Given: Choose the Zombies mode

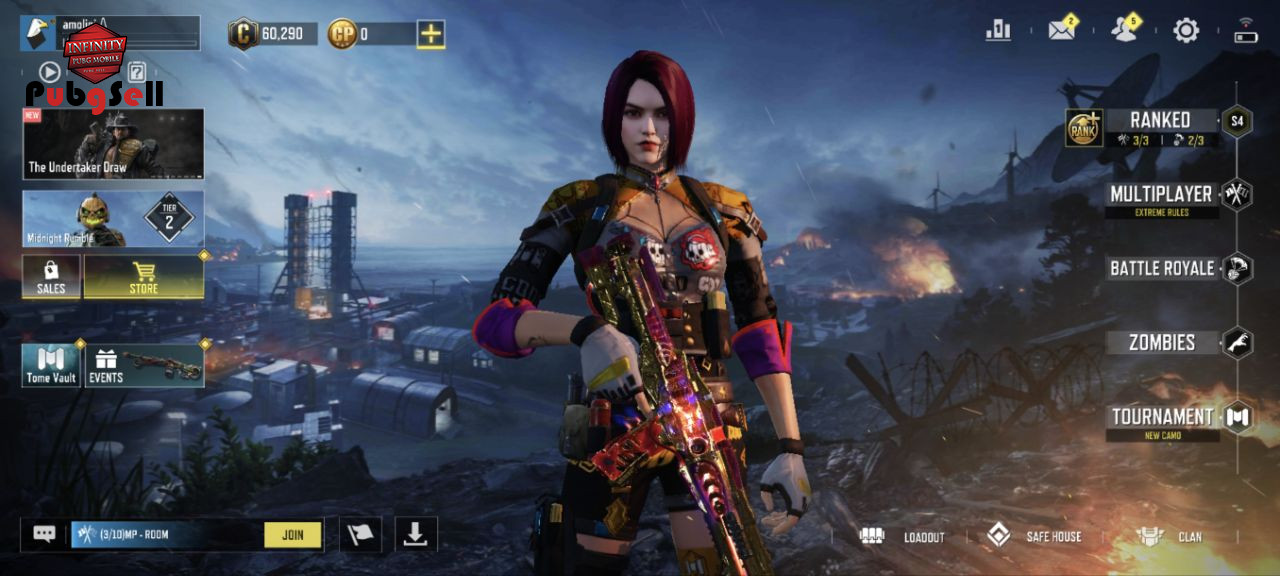Looking at the screenshot, I should tap(1162, 342).
